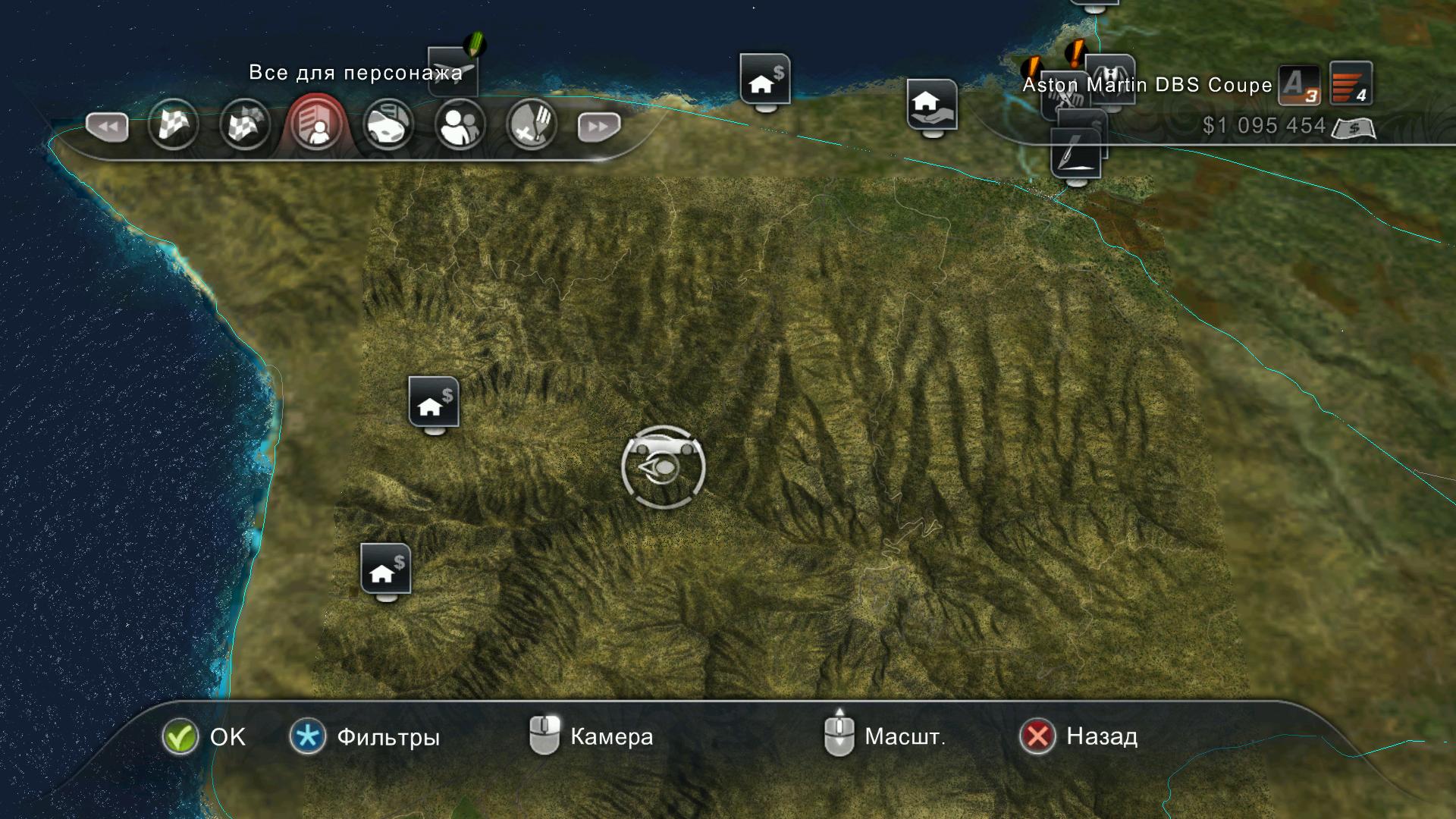Select the real estate agency house-on-hand marker
The height and width of the screenshot is (819, 1456).
[931, 103]
